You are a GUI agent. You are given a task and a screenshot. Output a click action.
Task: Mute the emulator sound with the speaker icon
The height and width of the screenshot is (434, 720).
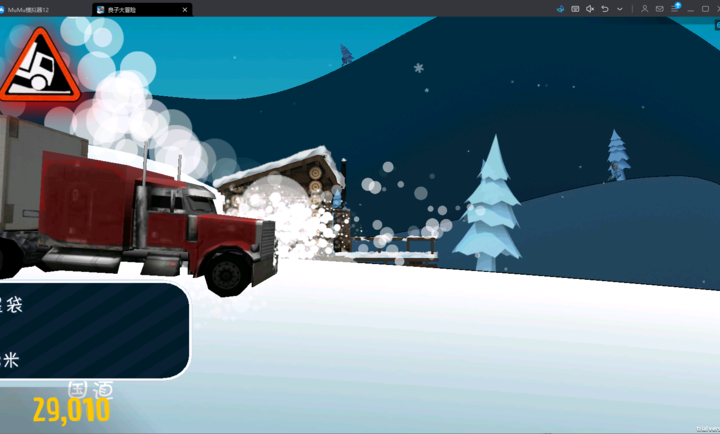tap(590, 9)
